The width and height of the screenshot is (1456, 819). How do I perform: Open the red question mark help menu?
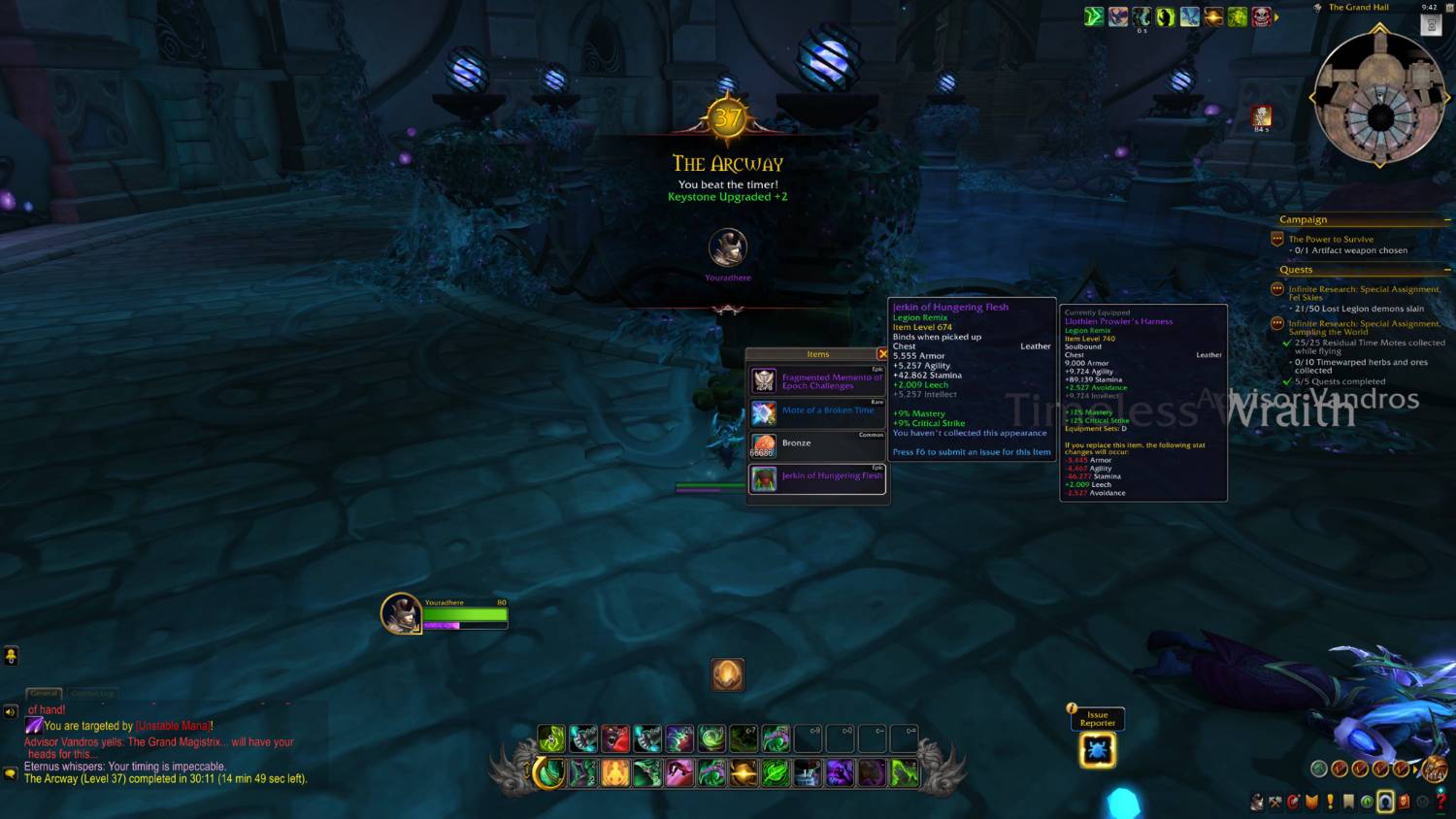(1440, 802)
